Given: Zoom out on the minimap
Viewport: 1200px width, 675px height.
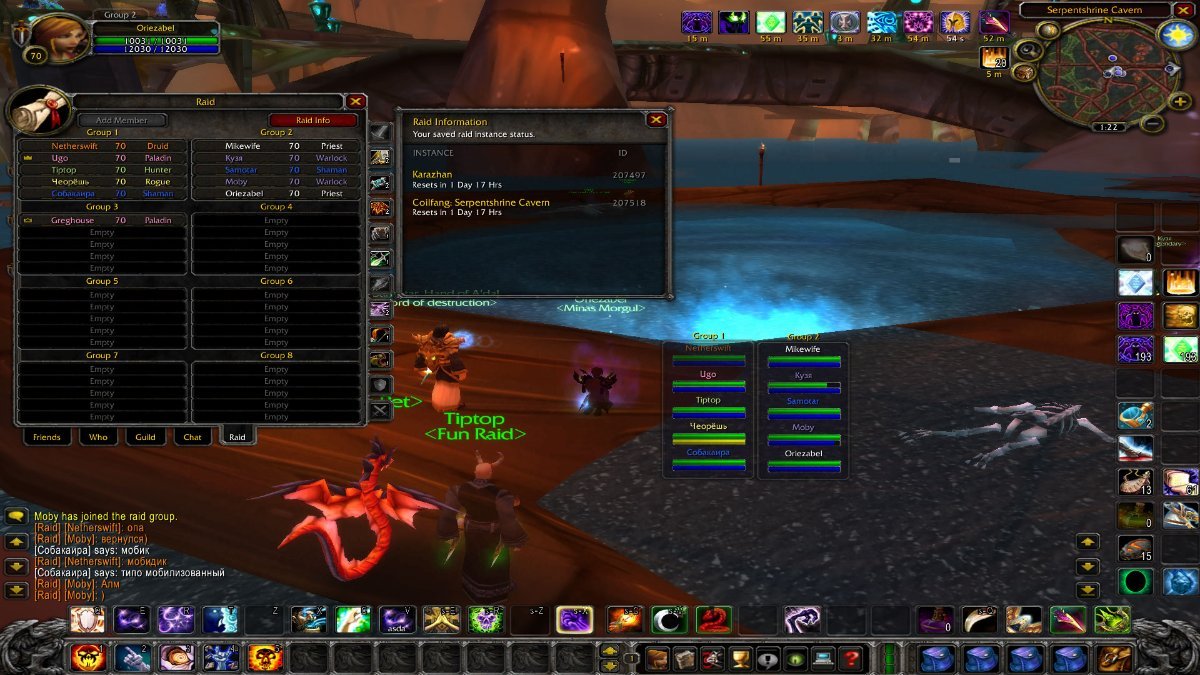Looking at the screenshot, I should [x=1152, y=124].
